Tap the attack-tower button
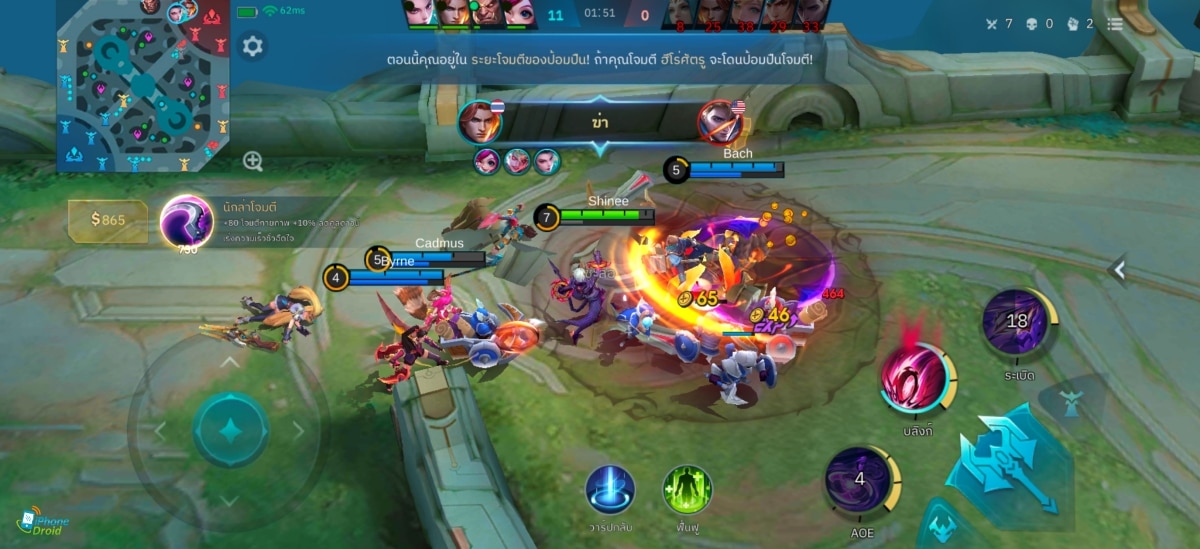1200x549 pixels. coord(1072,401)
